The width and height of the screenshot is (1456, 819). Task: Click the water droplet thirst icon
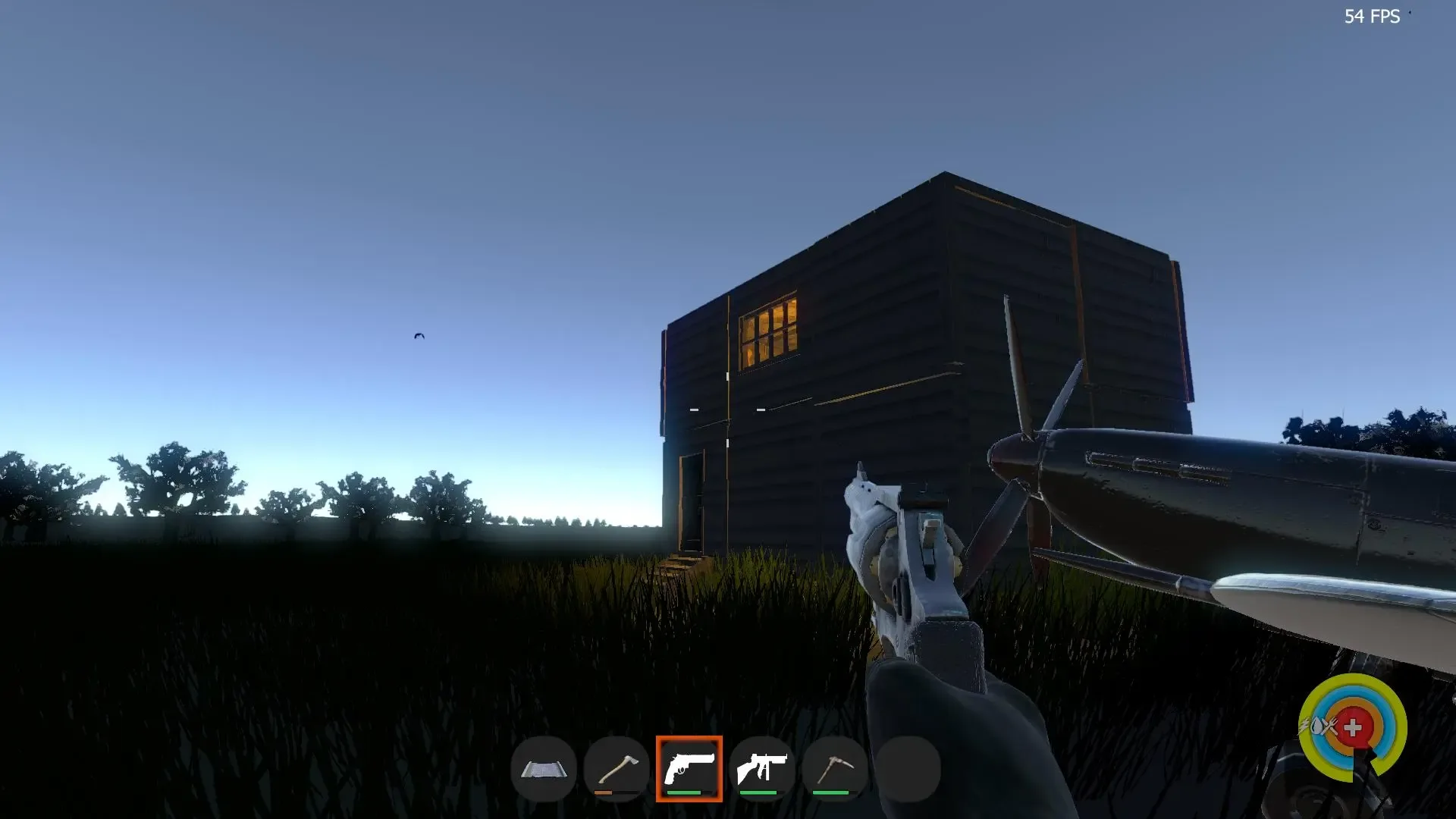pos(1317,726)
